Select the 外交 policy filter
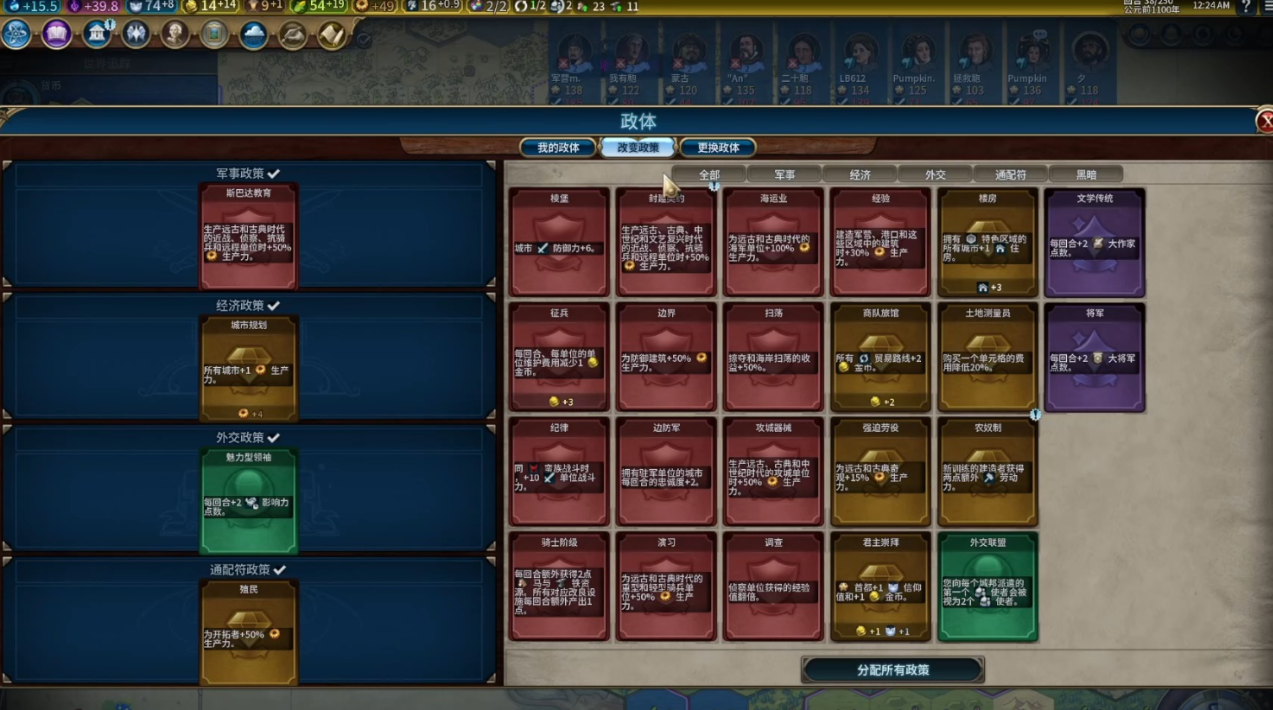 (x=935, y=175)
